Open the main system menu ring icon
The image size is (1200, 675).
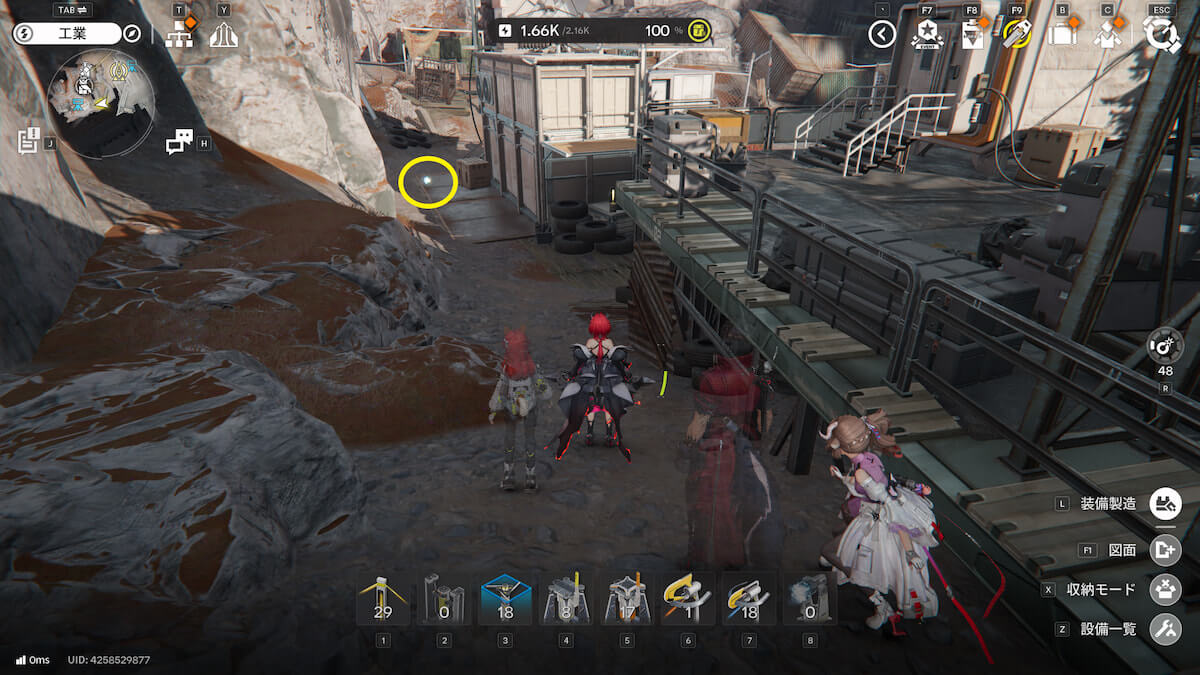[1162, 35]
